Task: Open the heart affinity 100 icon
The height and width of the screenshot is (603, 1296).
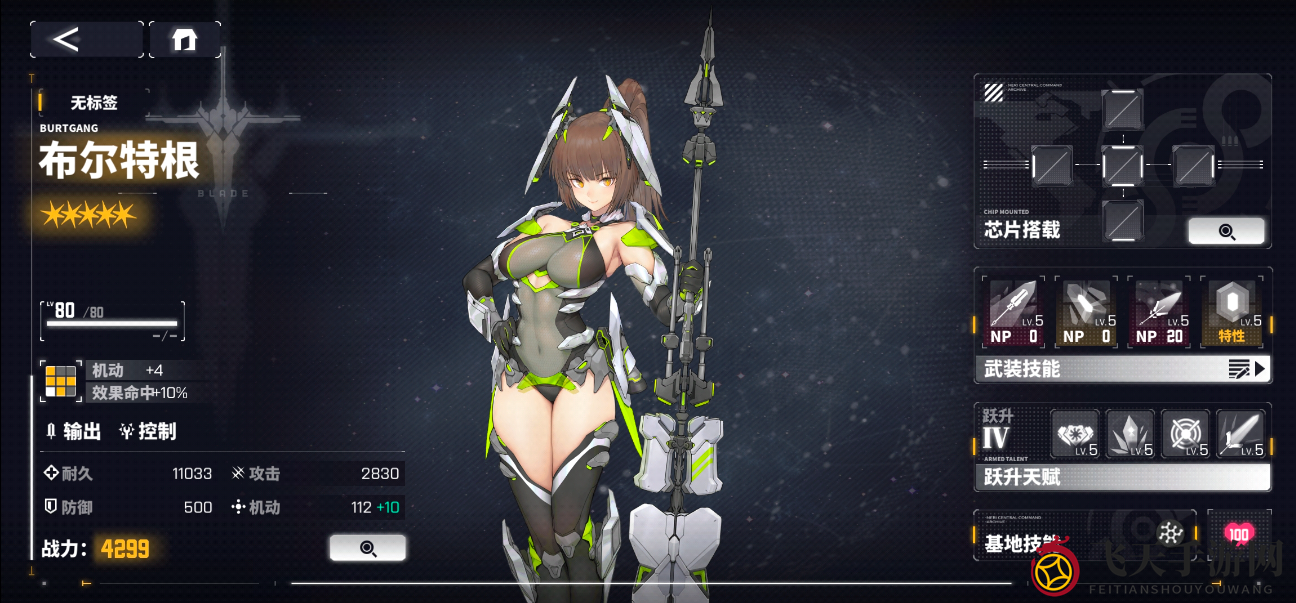Action: pos(1239,534)
